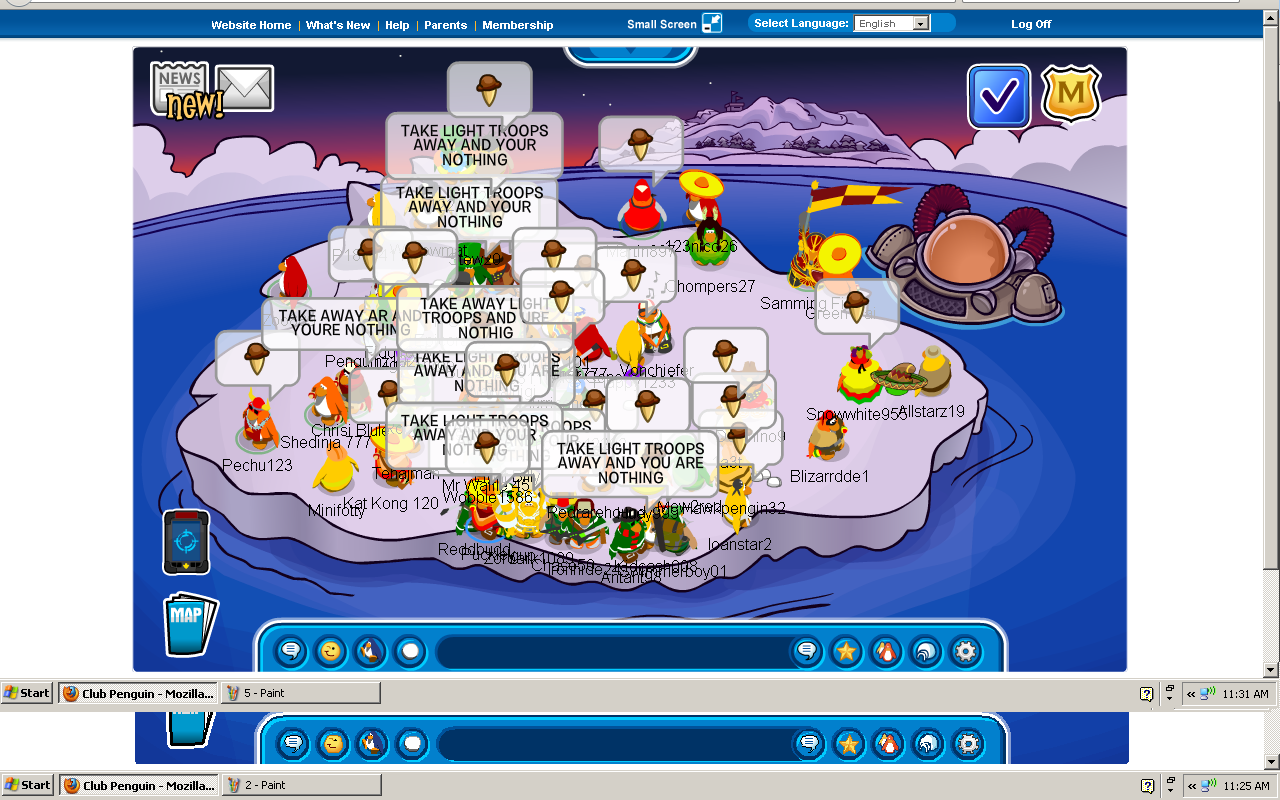Check the mail envelope icon

245,88
